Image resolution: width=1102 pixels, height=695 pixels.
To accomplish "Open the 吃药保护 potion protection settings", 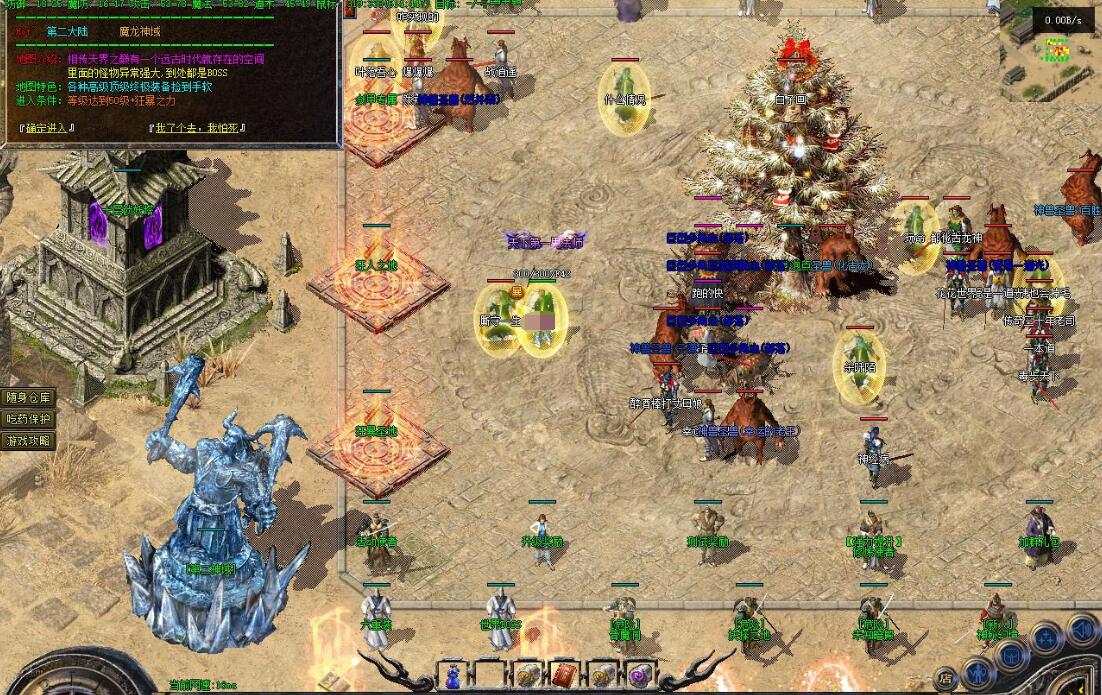I will (28, 420).
